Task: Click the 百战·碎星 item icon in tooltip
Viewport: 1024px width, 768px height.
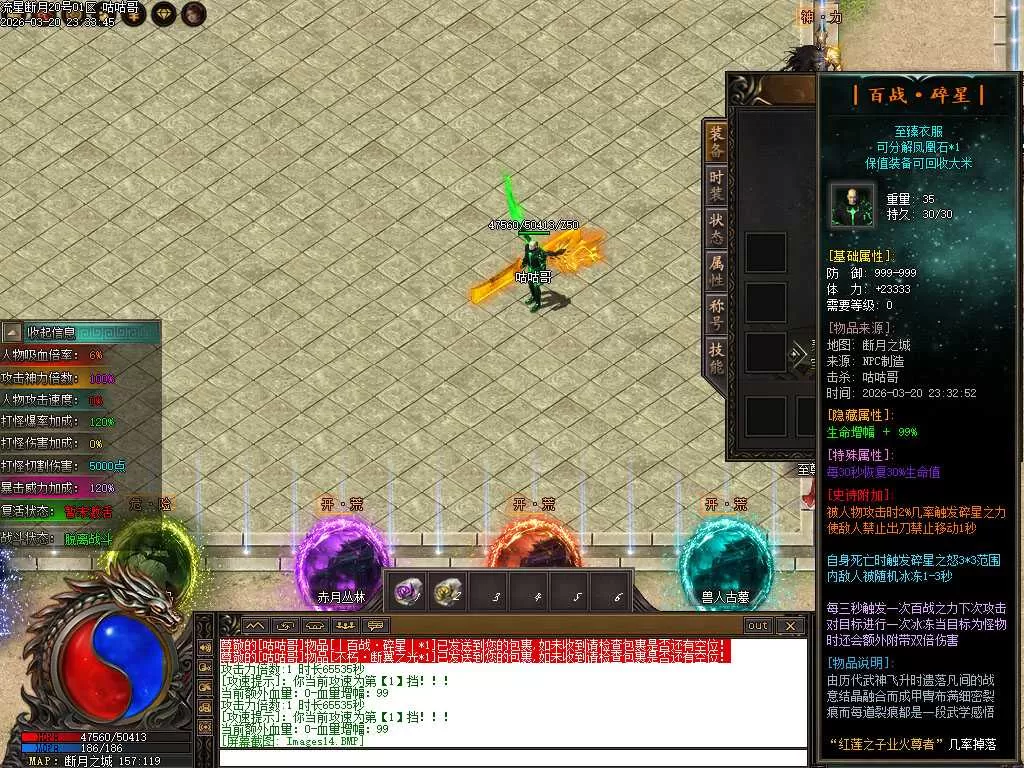Action: [x=852, y=205]
